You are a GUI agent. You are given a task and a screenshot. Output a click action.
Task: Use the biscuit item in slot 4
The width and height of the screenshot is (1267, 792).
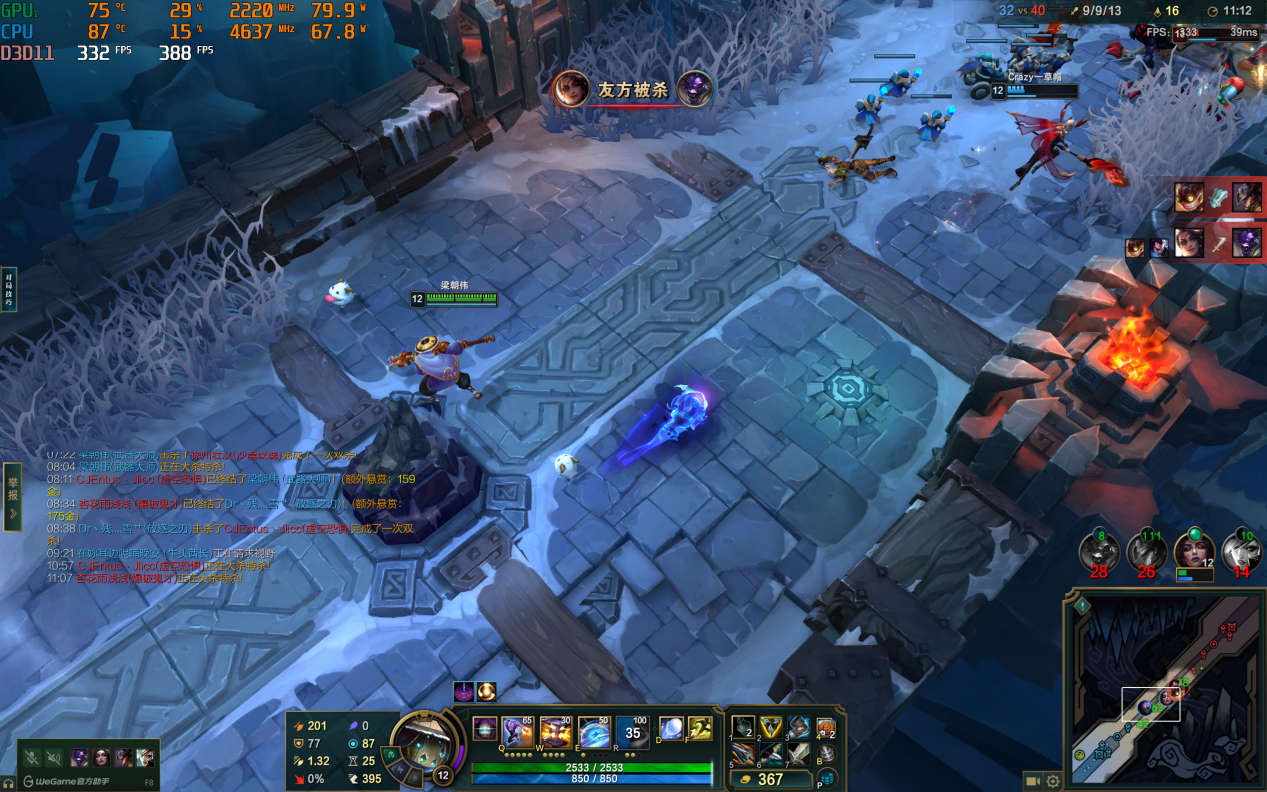pos(826,727)
